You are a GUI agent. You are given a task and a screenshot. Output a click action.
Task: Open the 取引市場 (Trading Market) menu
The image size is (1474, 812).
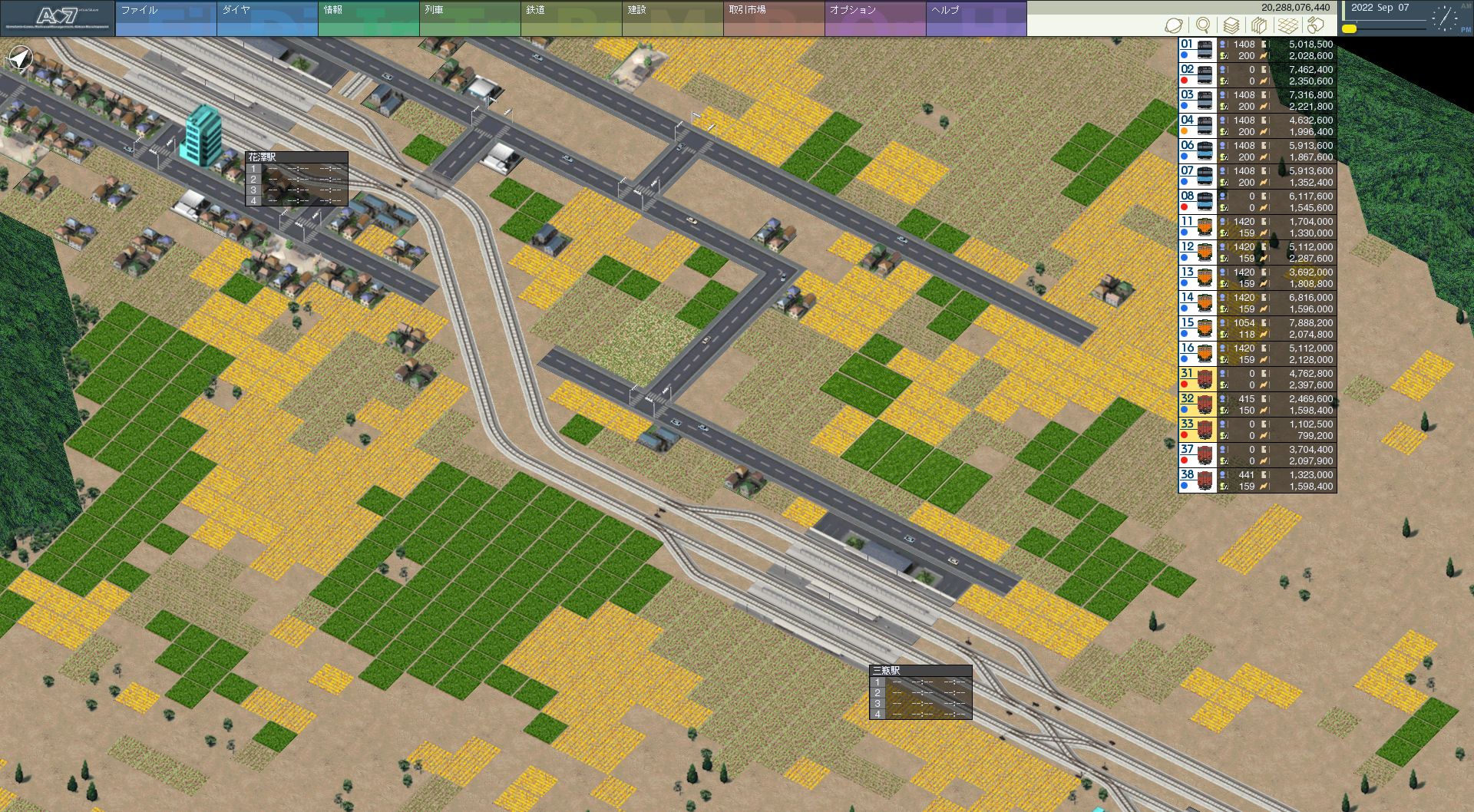pos(773,18)
